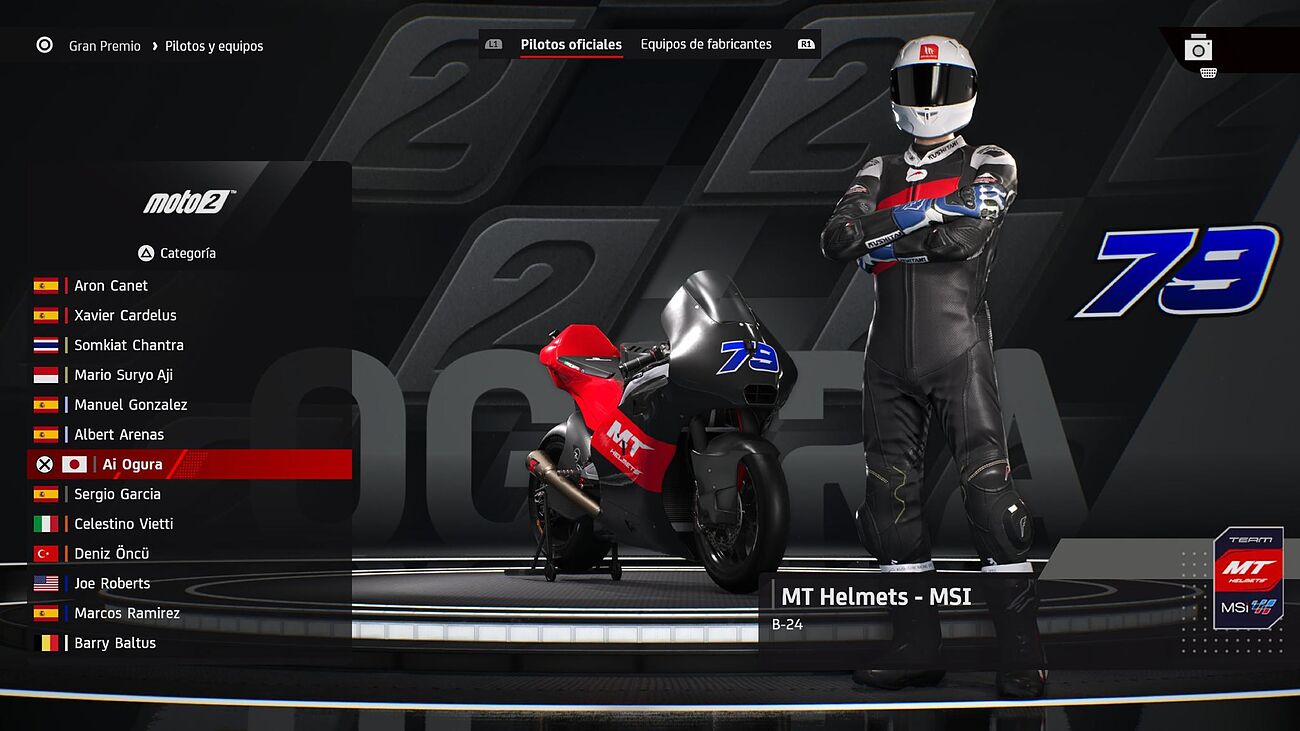The width and height of the screenshot is (1300, 731).
Task: Pick rider Mario Suryo Aji
Action: tap(123, 375)
